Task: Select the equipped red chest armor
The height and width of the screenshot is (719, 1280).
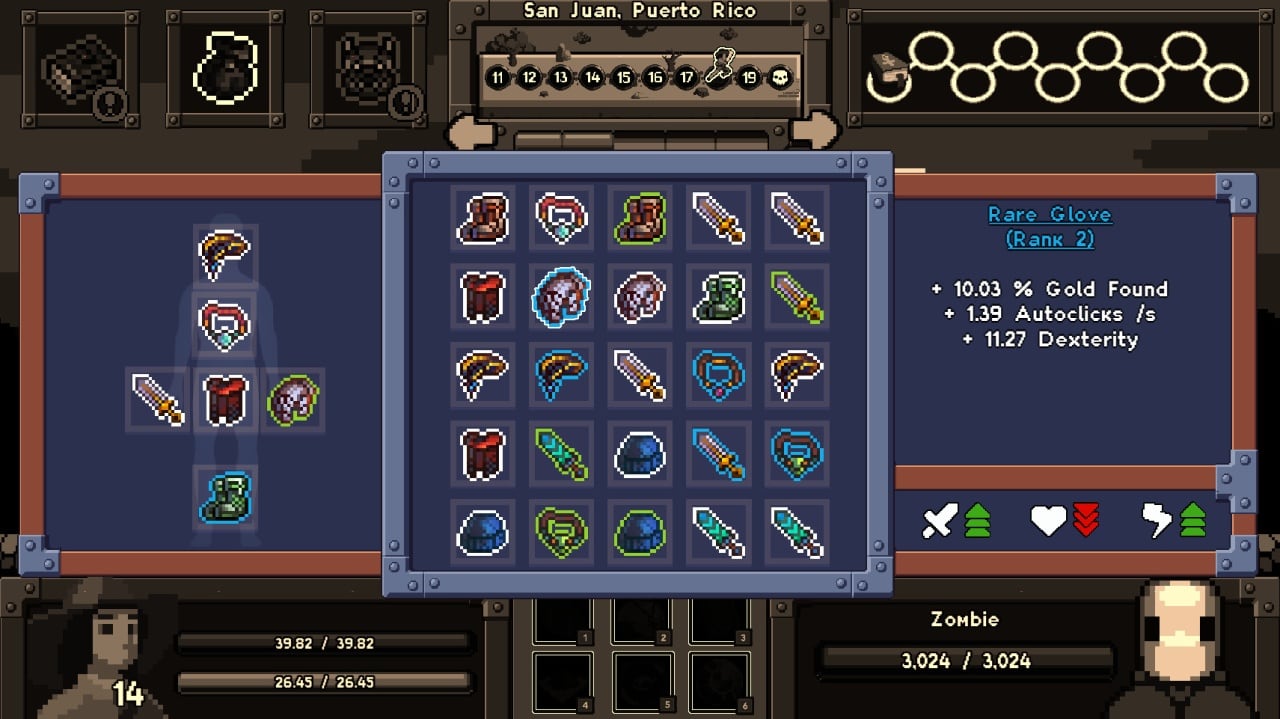Action: coord(225,398)
